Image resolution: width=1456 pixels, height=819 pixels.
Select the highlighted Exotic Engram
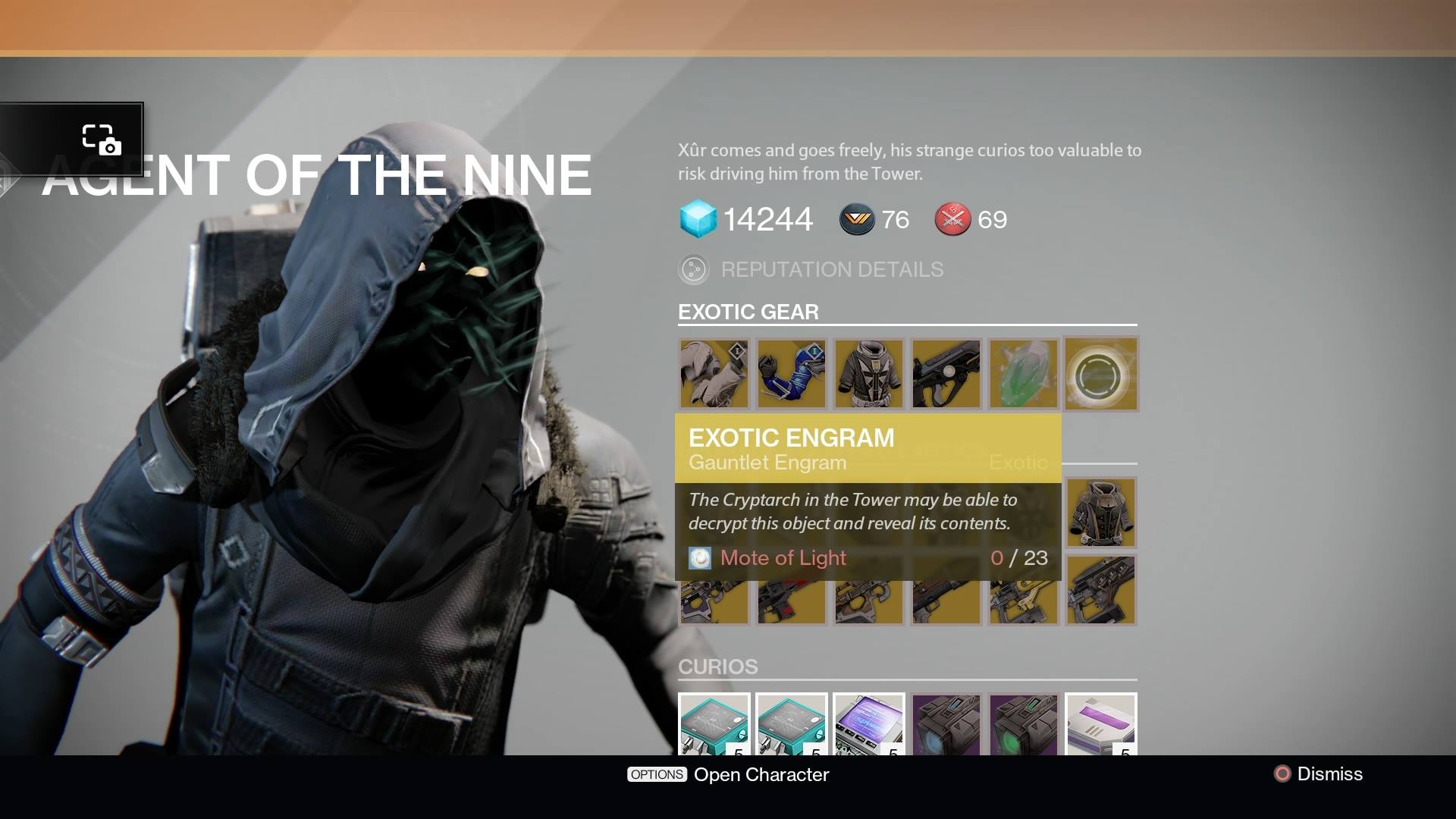coord(1101,374)
